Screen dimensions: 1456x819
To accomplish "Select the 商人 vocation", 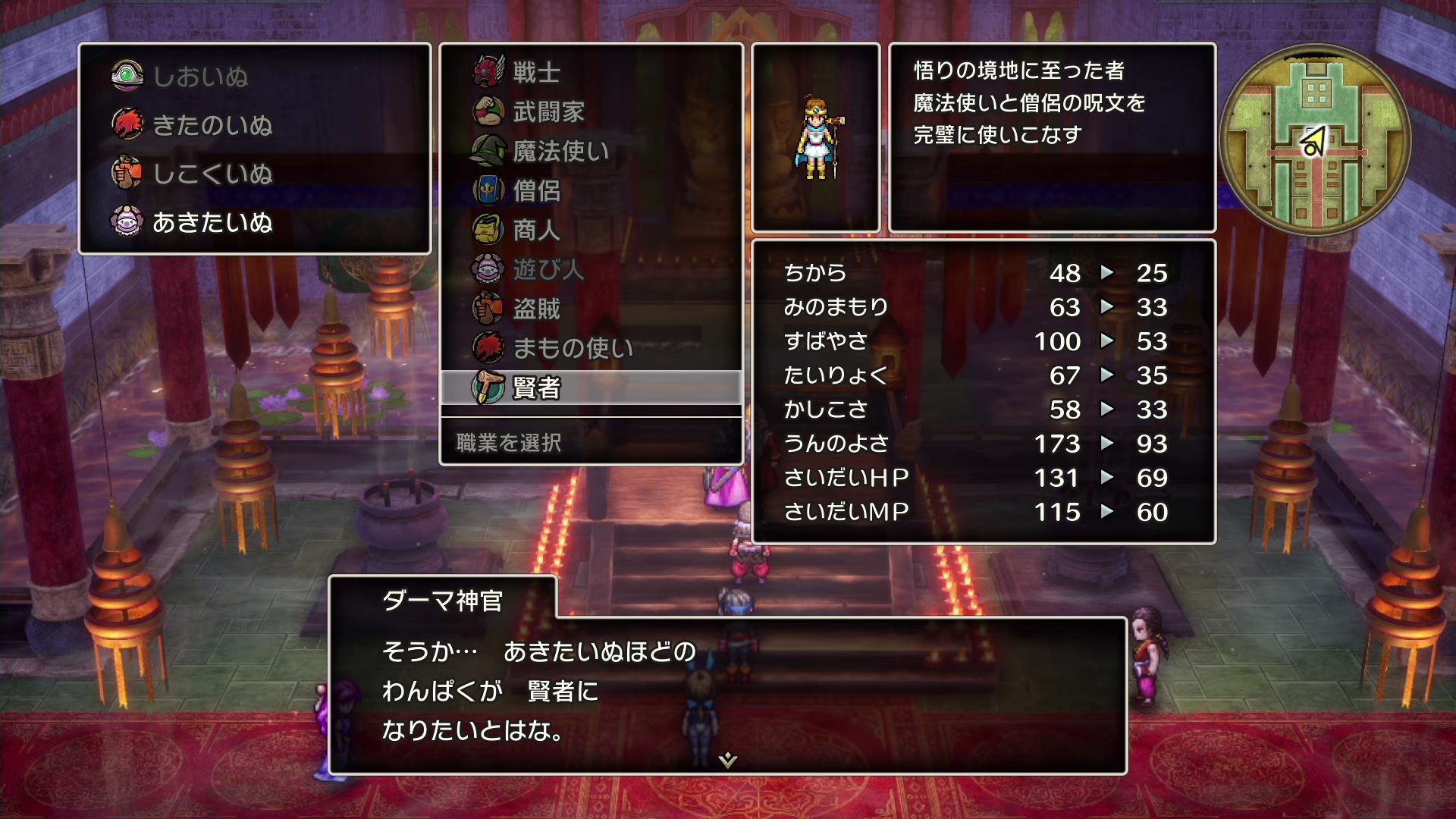I will 536,231.
